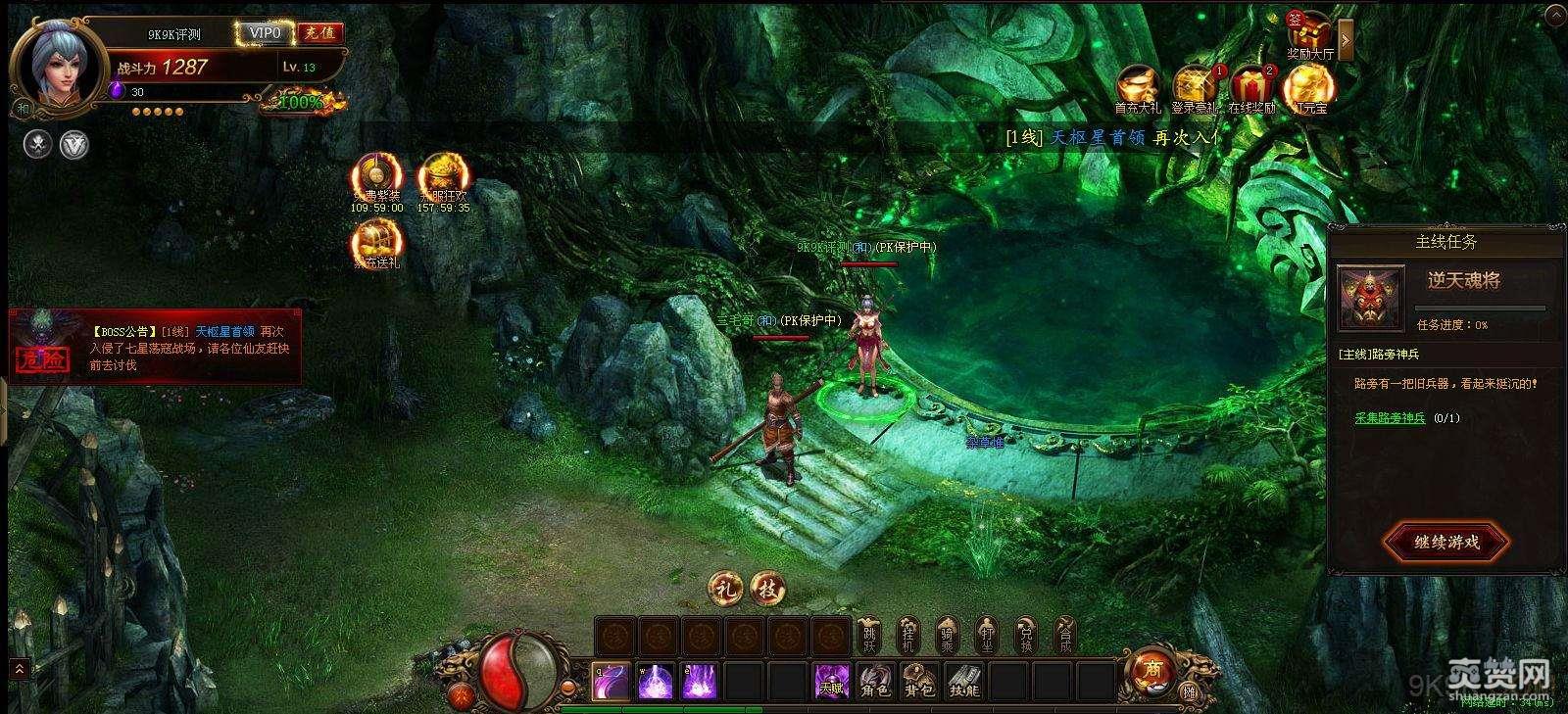Click 继续游戏 to continue the game
Viewport: 1568px width, 714px height.
coord(1446,542)
